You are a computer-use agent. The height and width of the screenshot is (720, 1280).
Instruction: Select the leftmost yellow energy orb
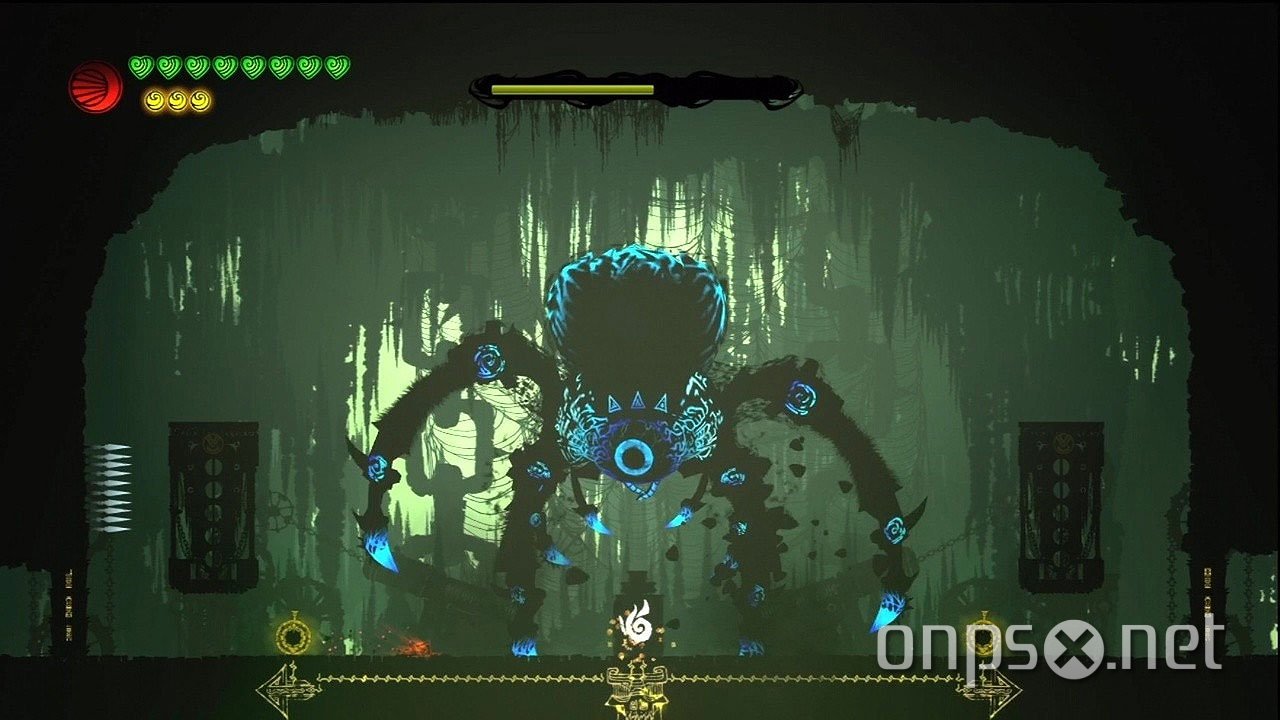click(x=154, y=100)
